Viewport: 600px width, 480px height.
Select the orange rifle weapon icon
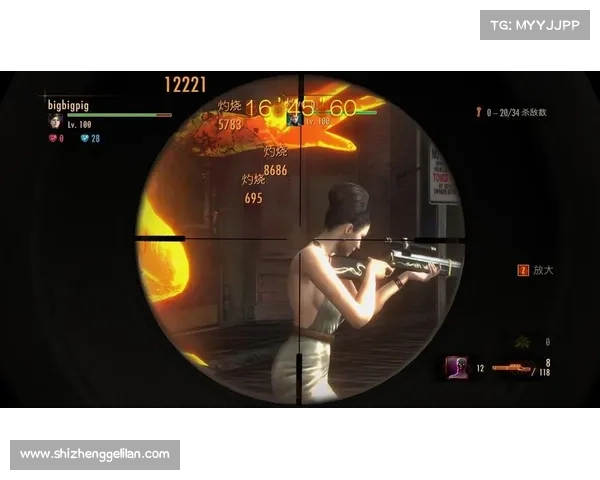[510, 368]
